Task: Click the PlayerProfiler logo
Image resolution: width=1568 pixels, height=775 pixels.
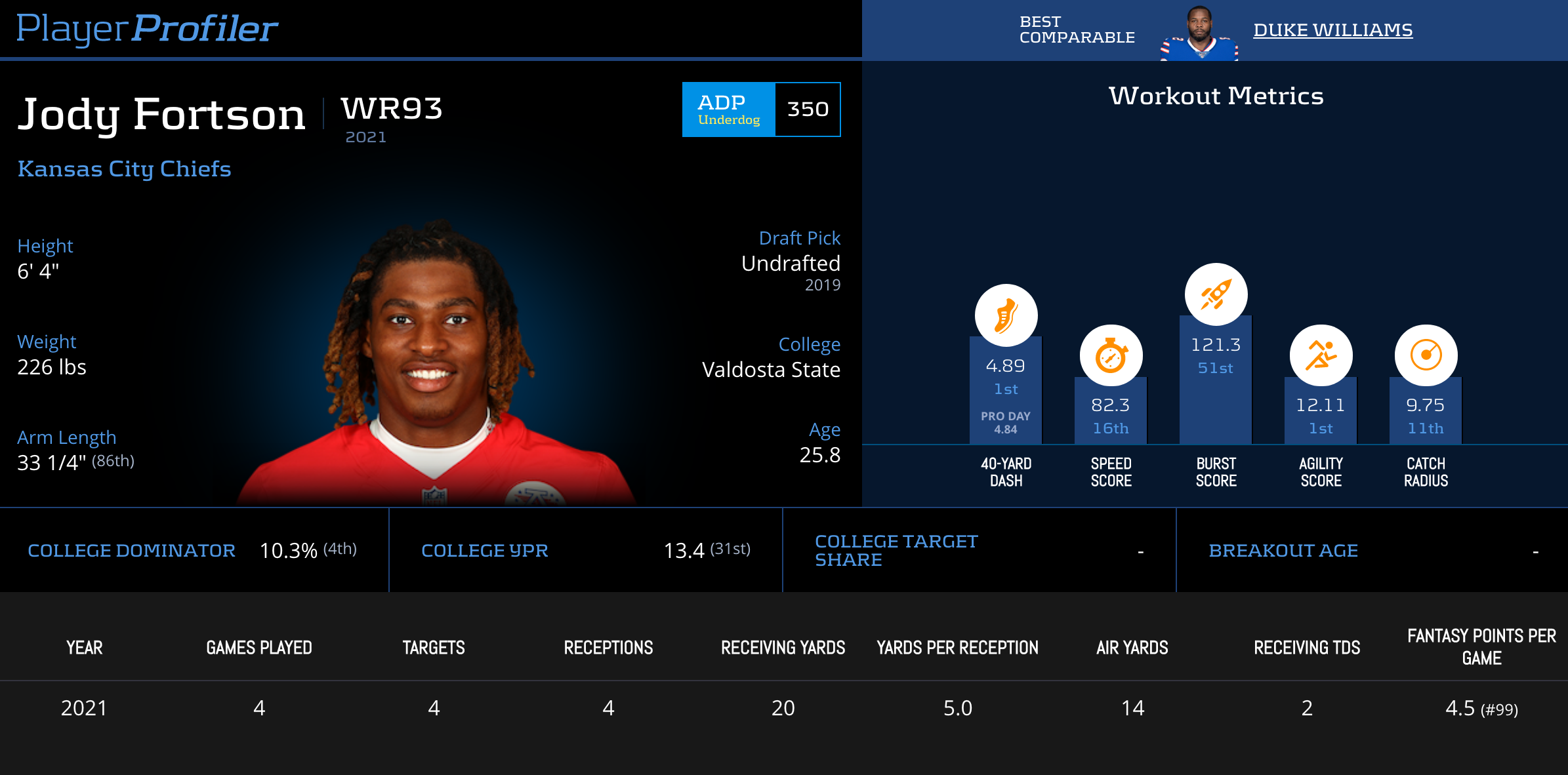Action: click(147, 29)
